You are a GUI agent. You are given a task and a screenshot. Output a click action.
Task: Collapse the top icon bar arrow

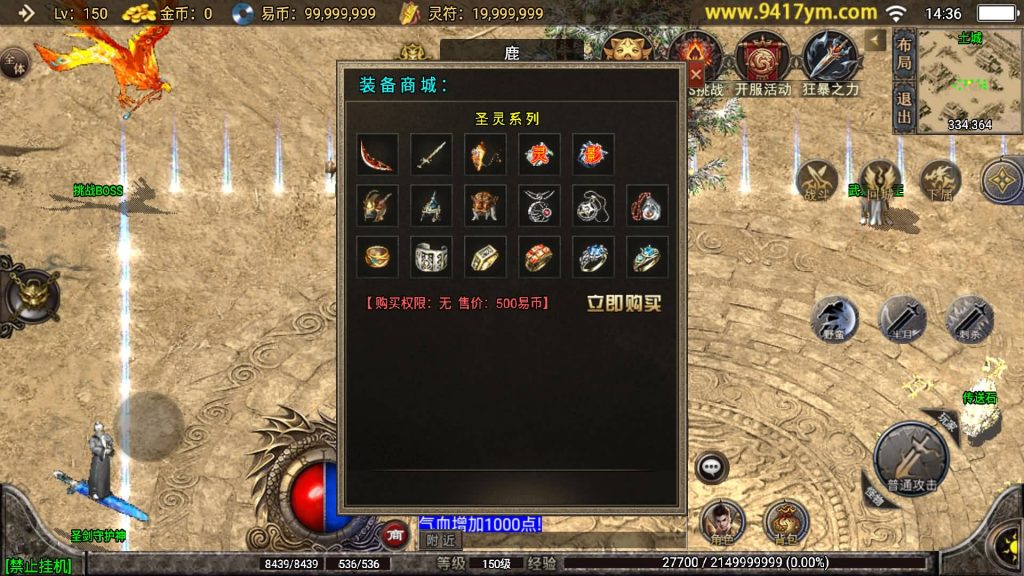876,40
